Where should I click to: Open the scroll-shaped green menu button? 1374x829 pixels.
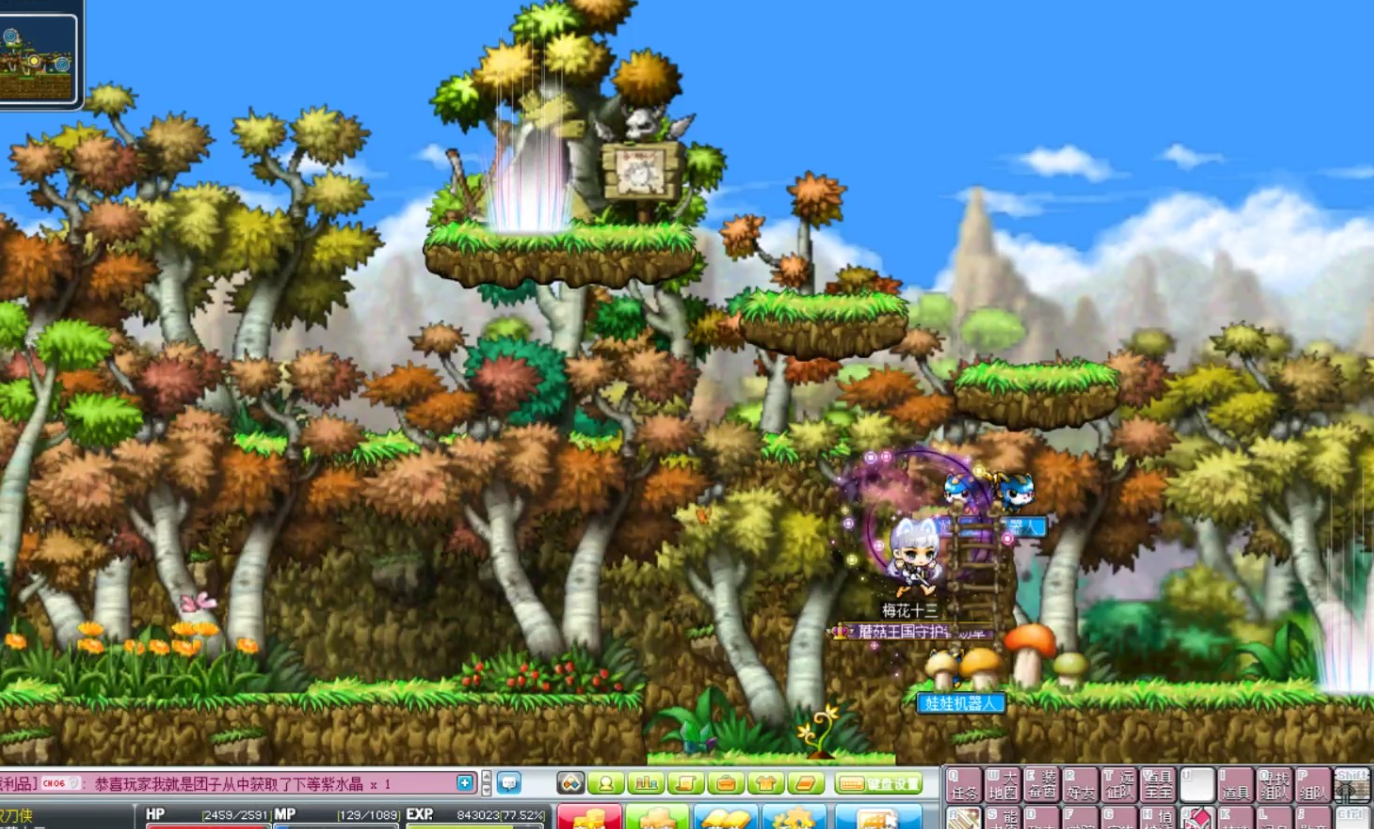click(686, 783)
